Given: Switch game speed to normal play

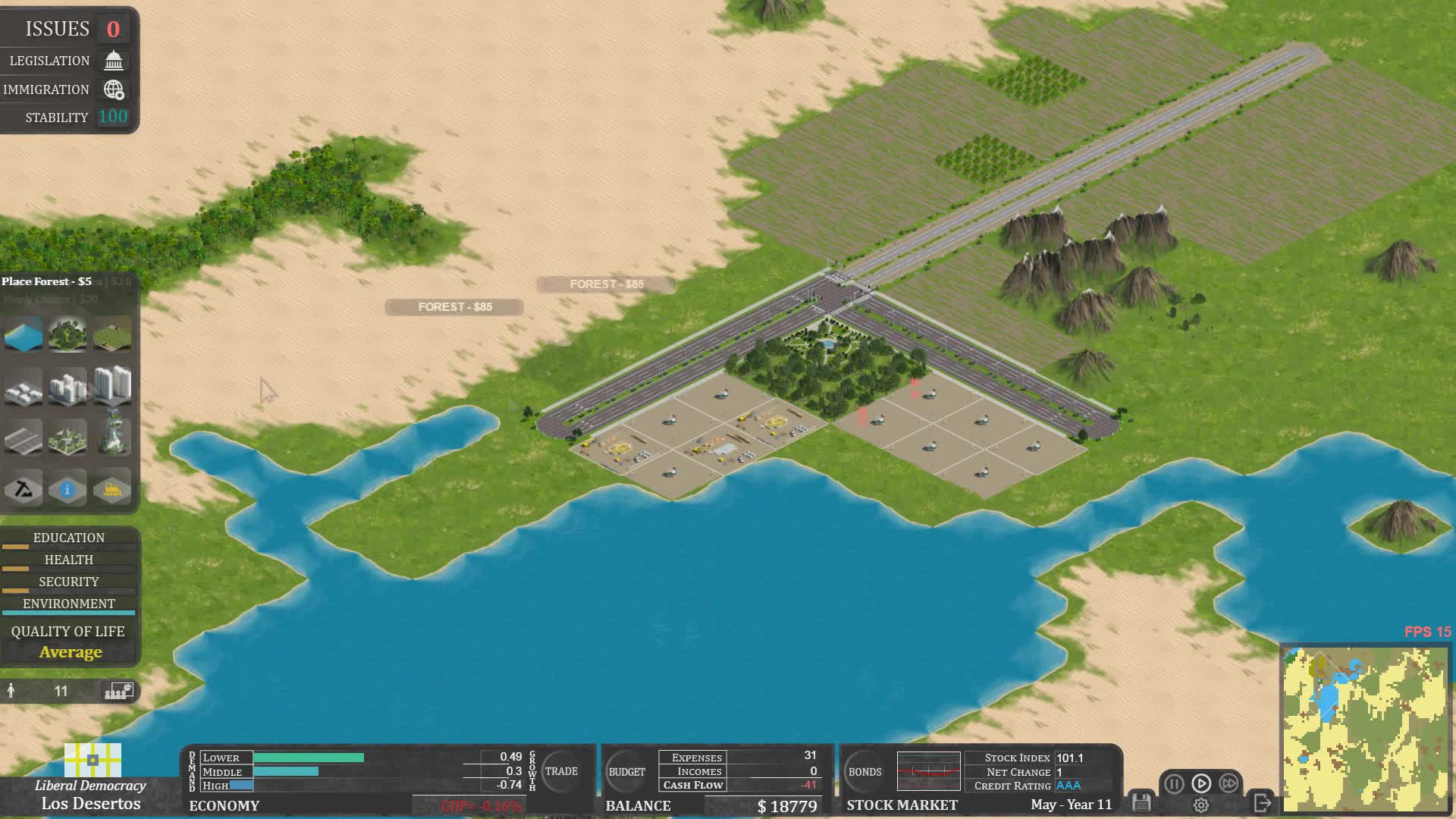Looking at the screenshot, I should click(x=1201, y=783).
